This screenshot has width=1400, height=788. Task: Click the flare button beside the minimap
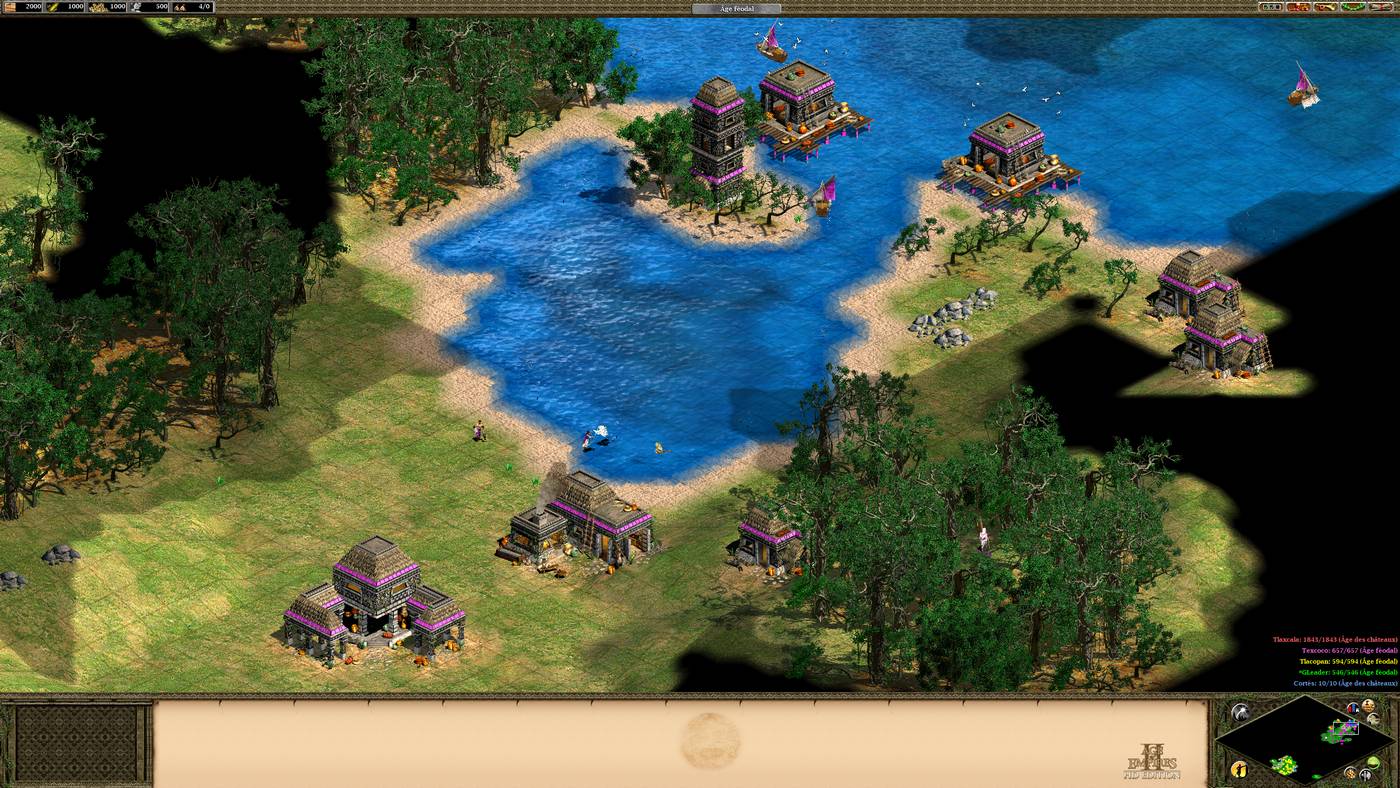1239,712
